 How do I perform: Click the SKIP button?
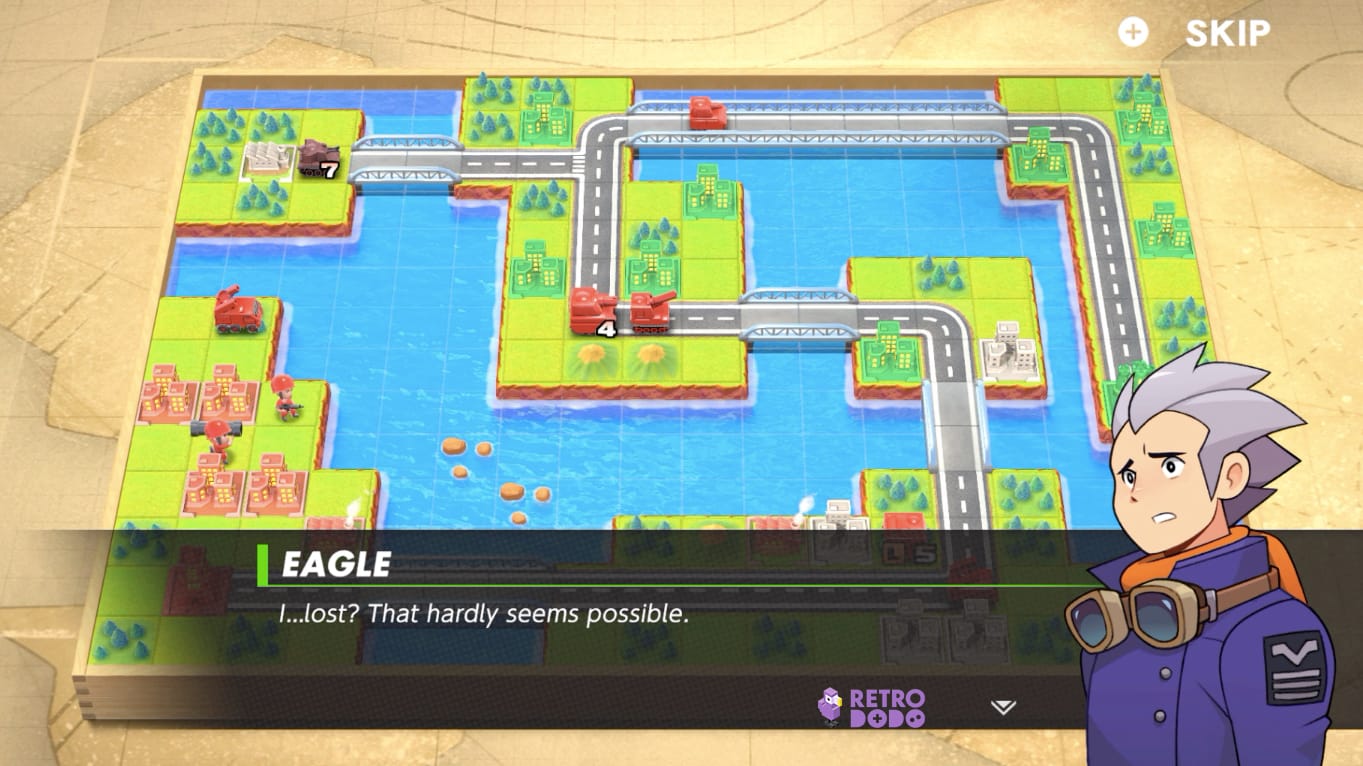1228,33
